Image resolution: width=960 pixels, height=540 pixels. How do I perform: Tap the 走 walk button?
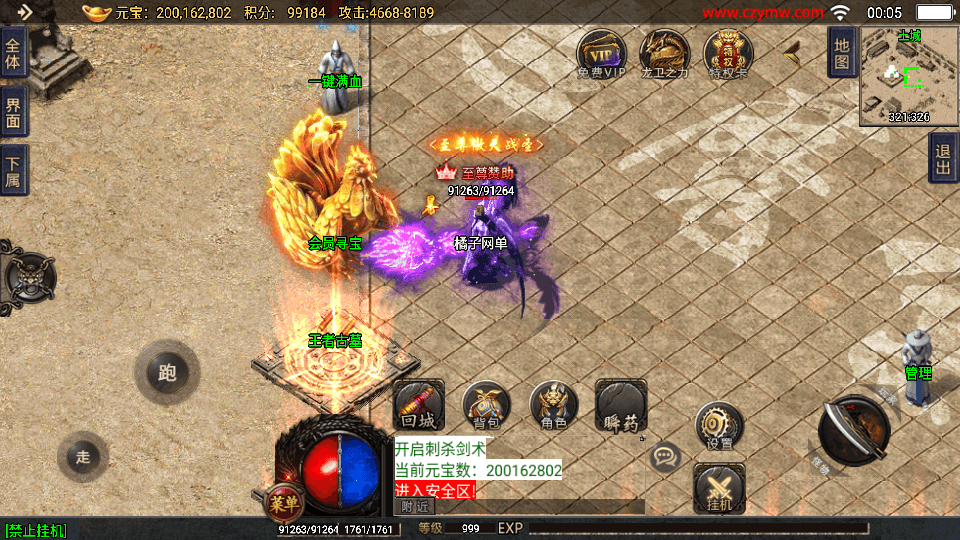pyautogui.click(x=83, y=457)
